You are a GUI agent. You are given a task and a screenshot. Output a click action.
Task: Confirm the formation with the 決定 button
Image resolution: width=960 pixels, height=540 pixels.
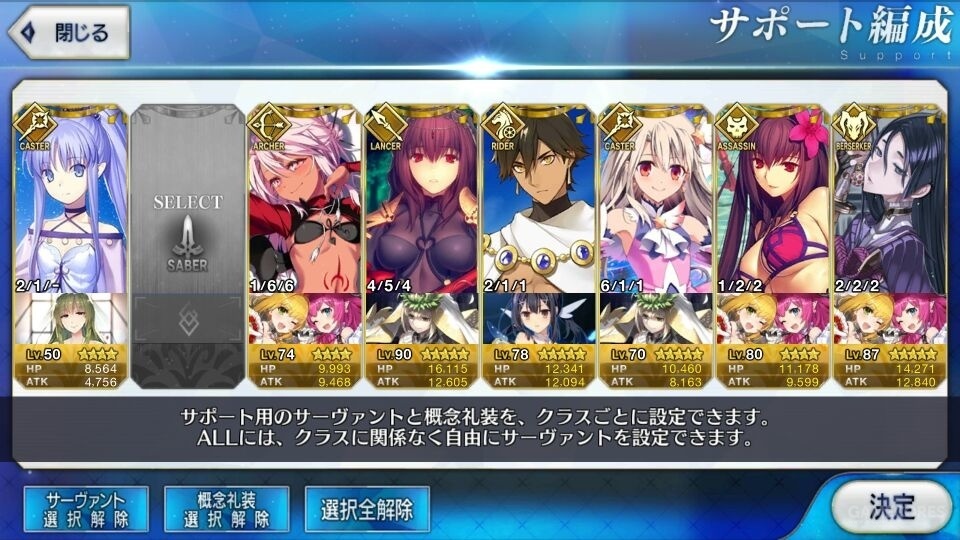click(x=889, y=506)
